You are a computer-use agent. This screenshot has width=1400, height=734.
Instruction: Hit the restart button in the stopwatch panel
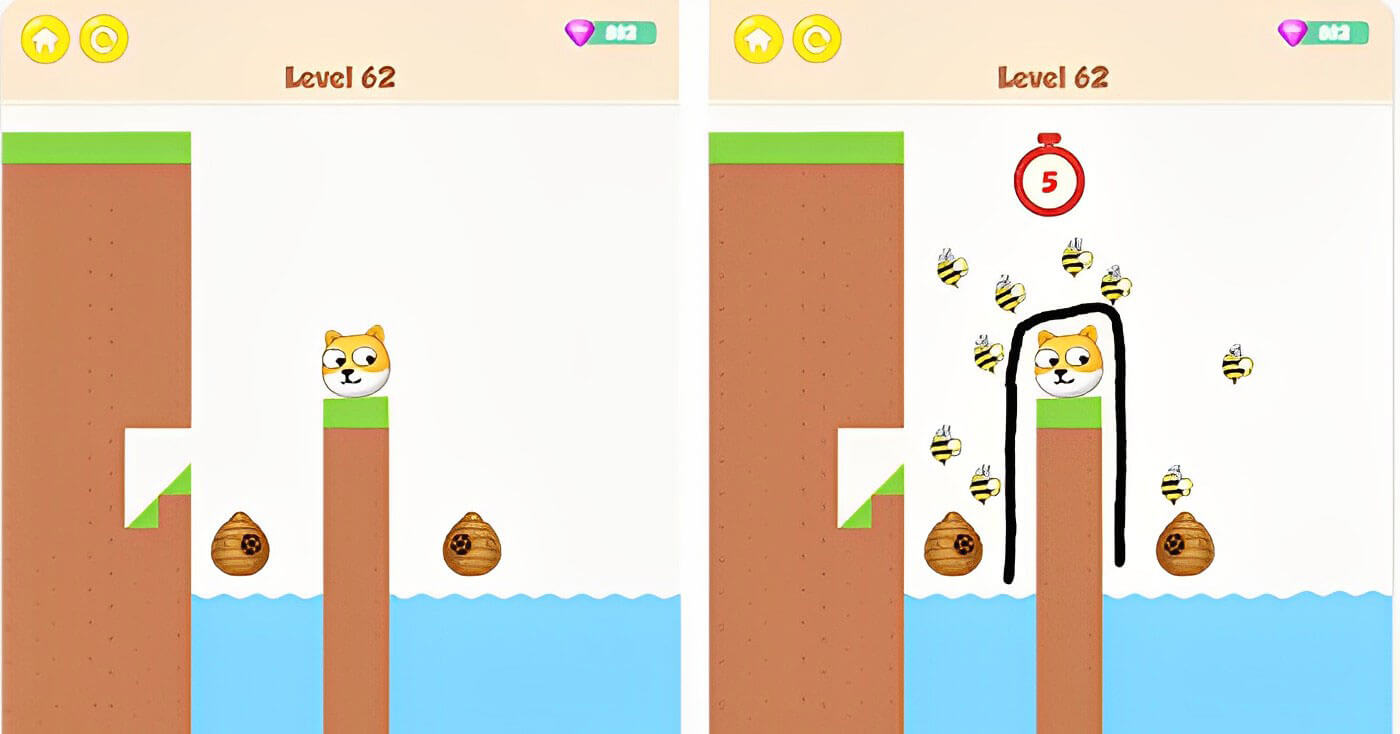(817, 39)
